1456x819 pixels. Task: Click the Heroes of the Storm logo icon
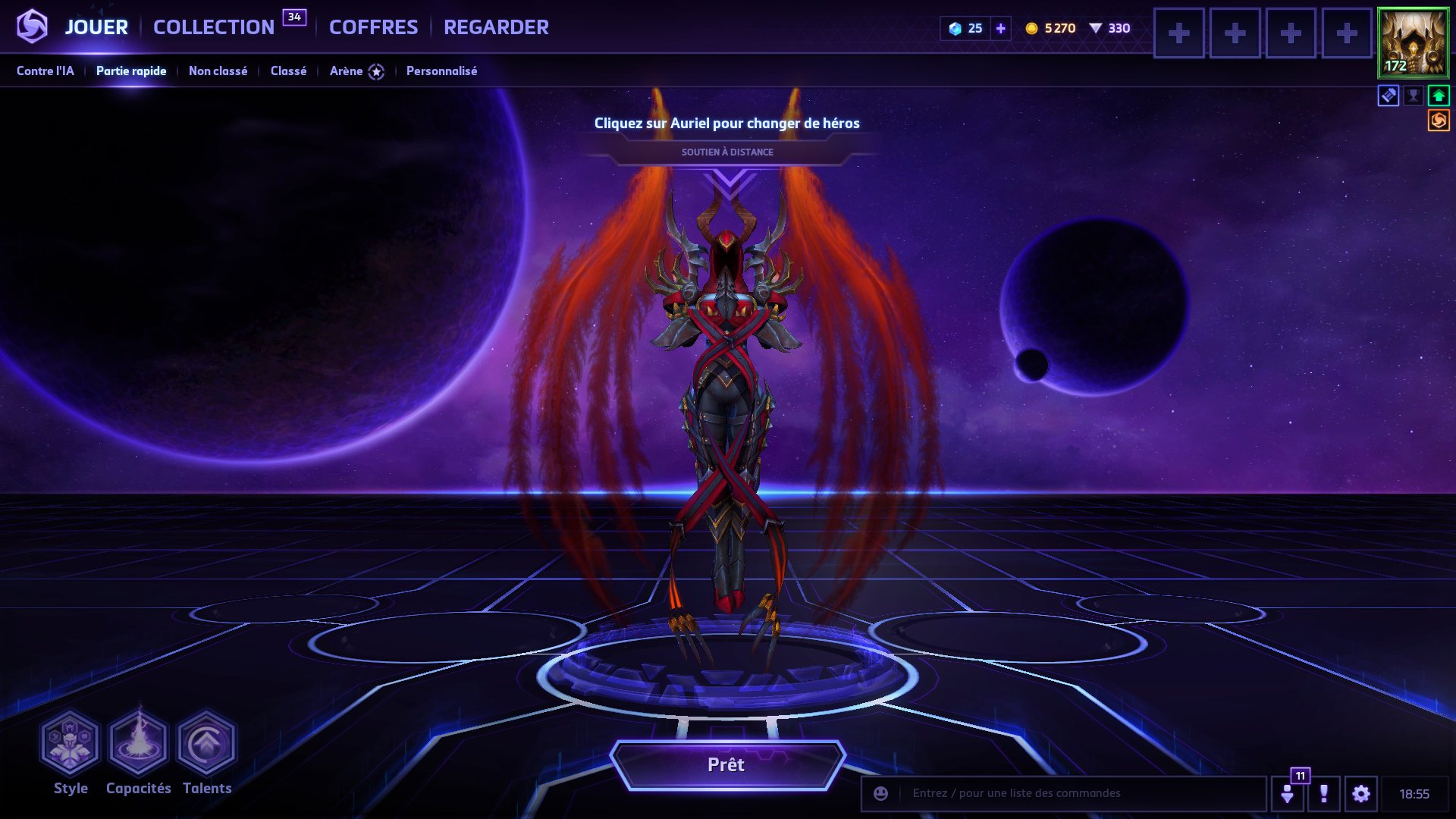(30, 27)
